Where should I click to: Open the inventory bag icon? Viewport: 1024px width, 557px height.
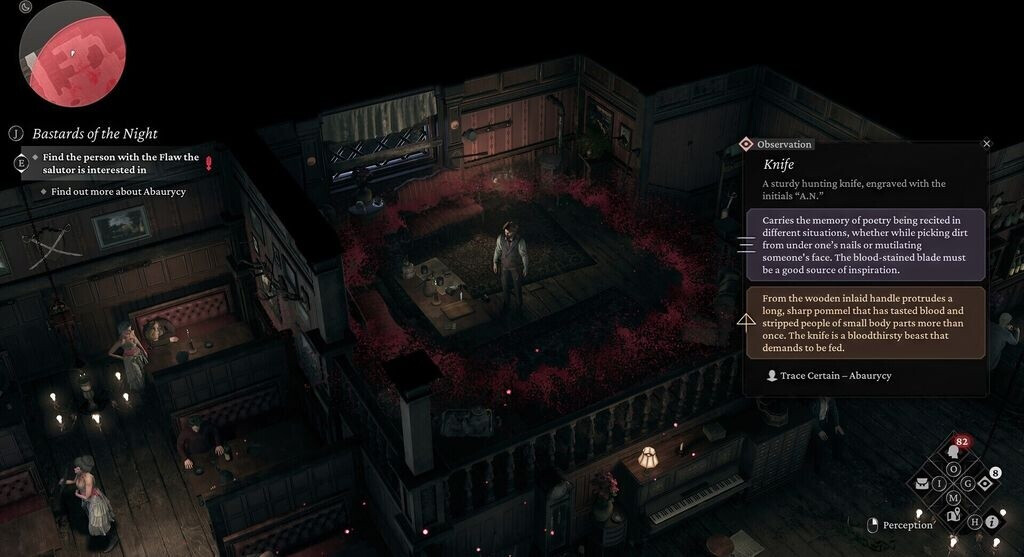pos(922,484)
